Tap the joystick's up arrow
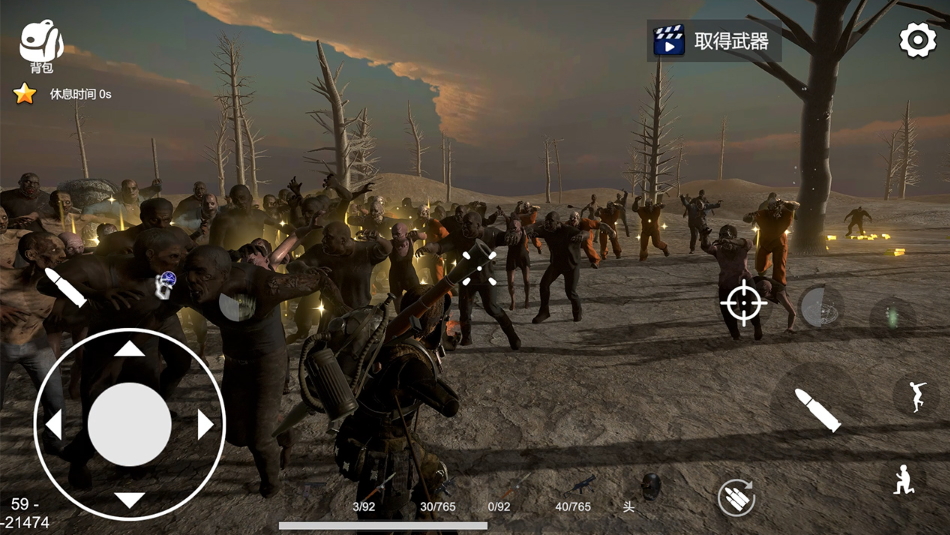The height and width of the screenshot is (535, 950). tap(129, 349)
